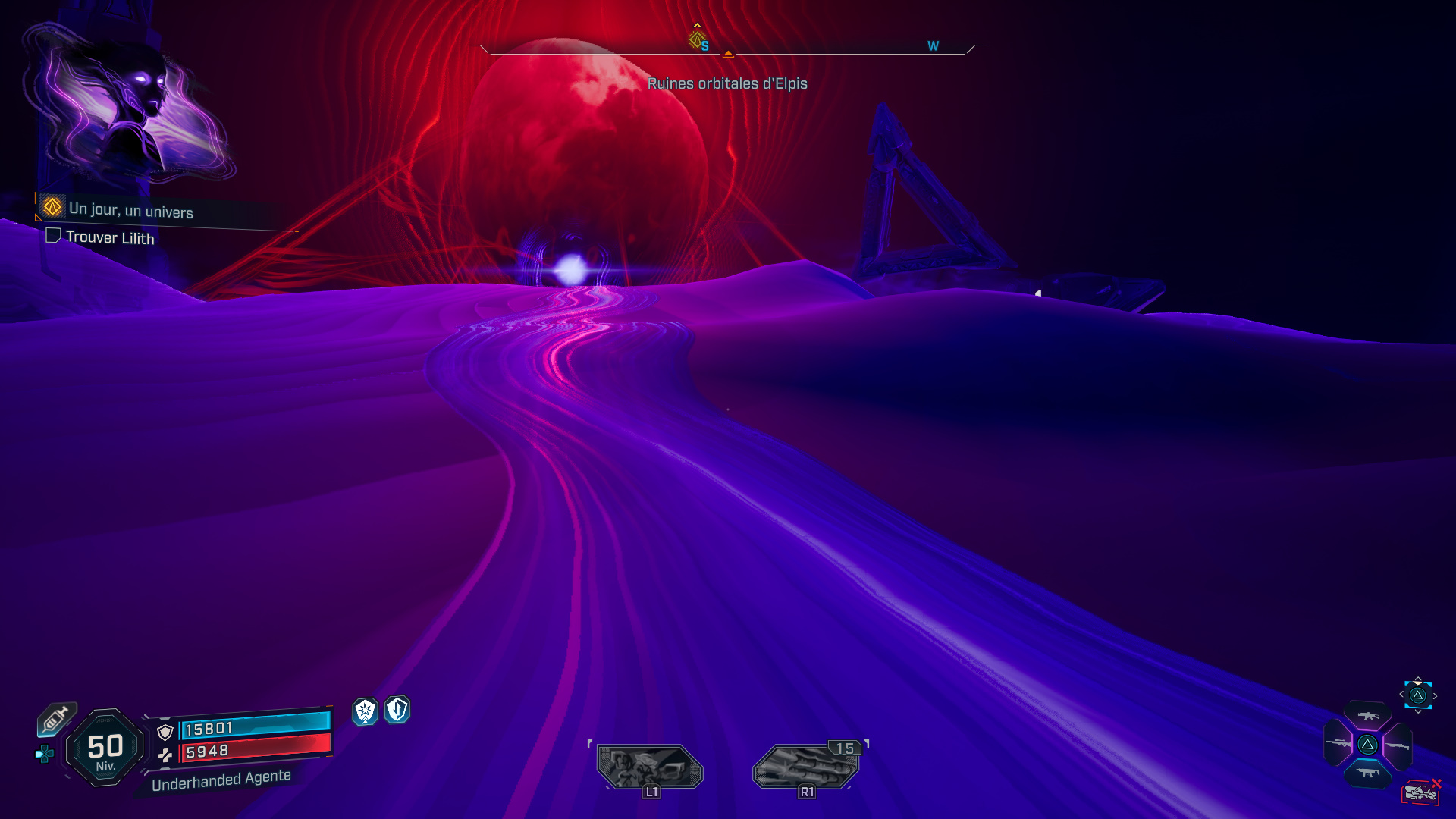
Task: Click the health cross icon next to 5948
Action: pos(165,755)
